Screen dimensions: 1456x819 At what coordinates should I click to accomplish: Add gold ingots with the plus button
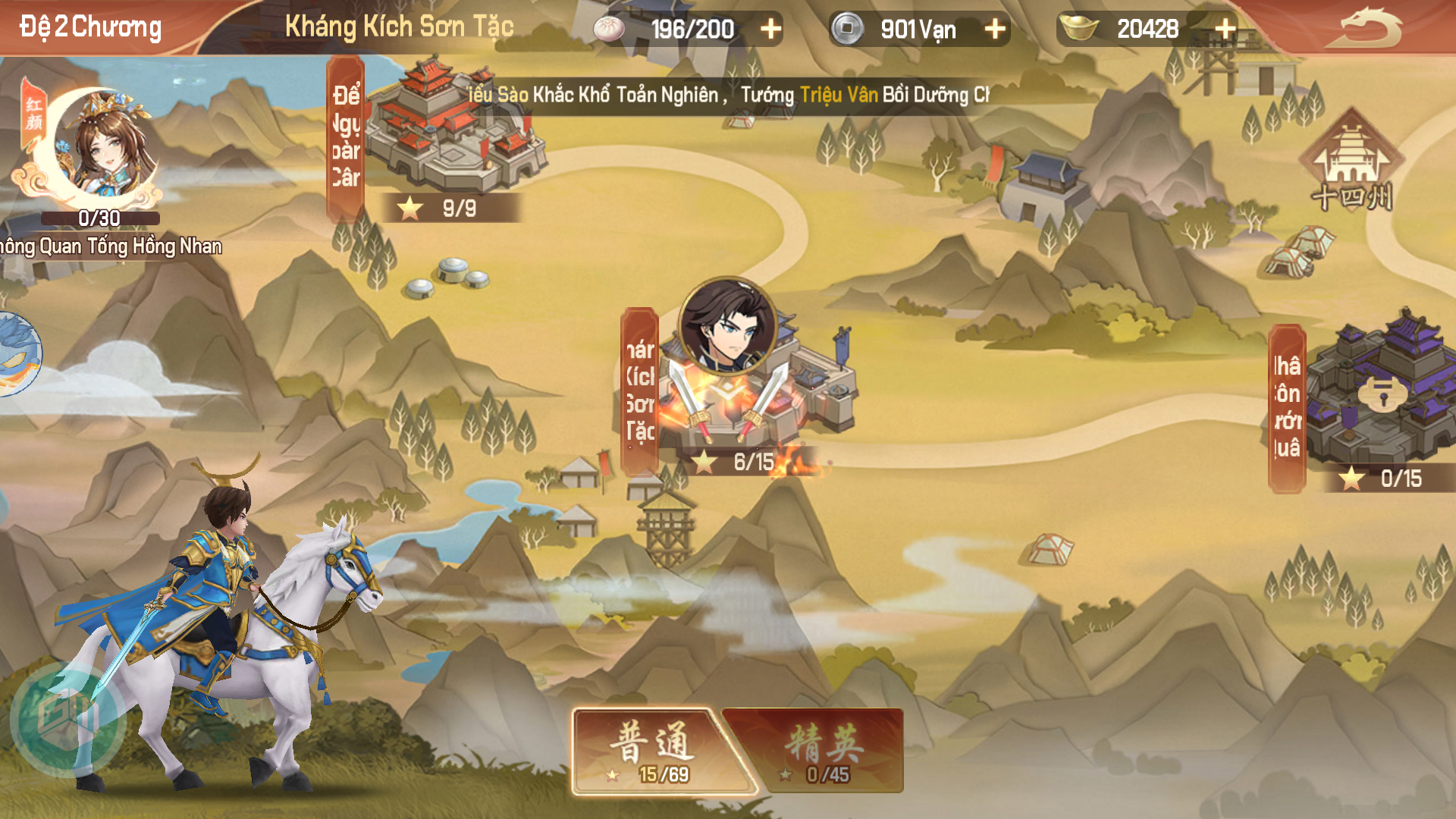(x=1225, y=29)
